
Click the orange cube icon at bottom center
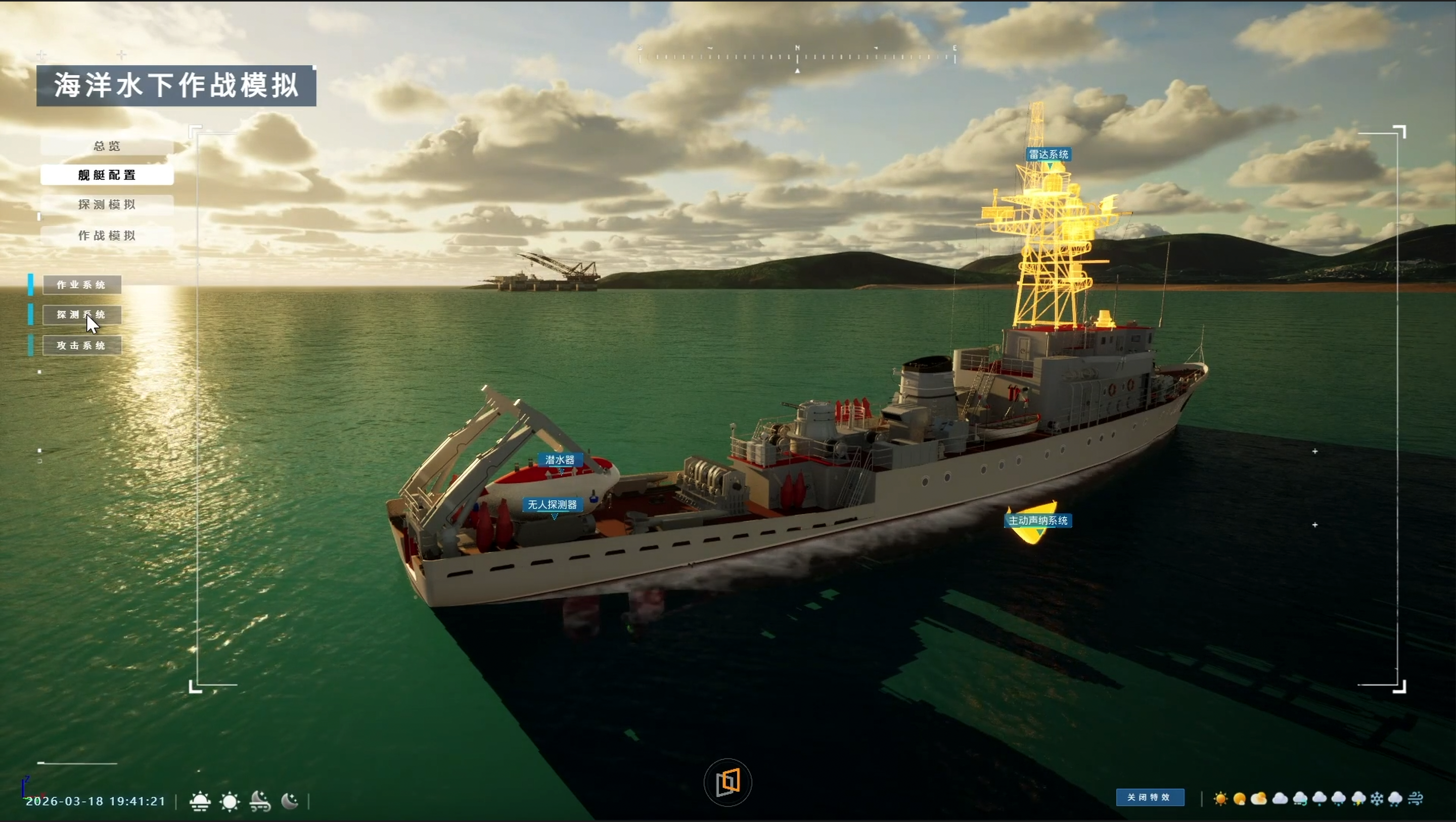[x=727, y=783]
